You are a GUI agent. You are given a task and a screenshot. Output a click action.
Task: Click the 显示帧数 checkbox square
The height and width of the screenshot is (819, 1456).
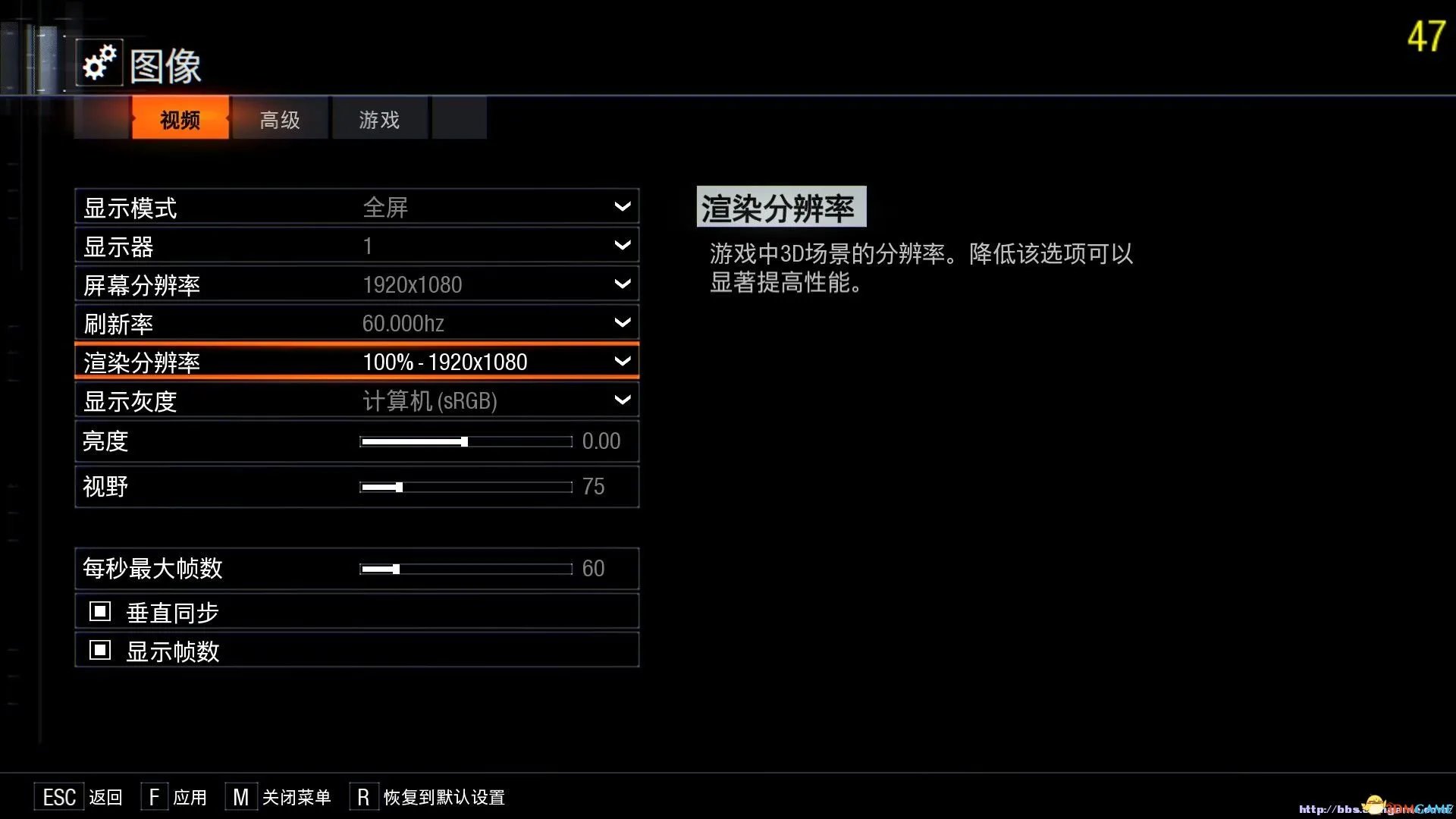pos(99,650)
